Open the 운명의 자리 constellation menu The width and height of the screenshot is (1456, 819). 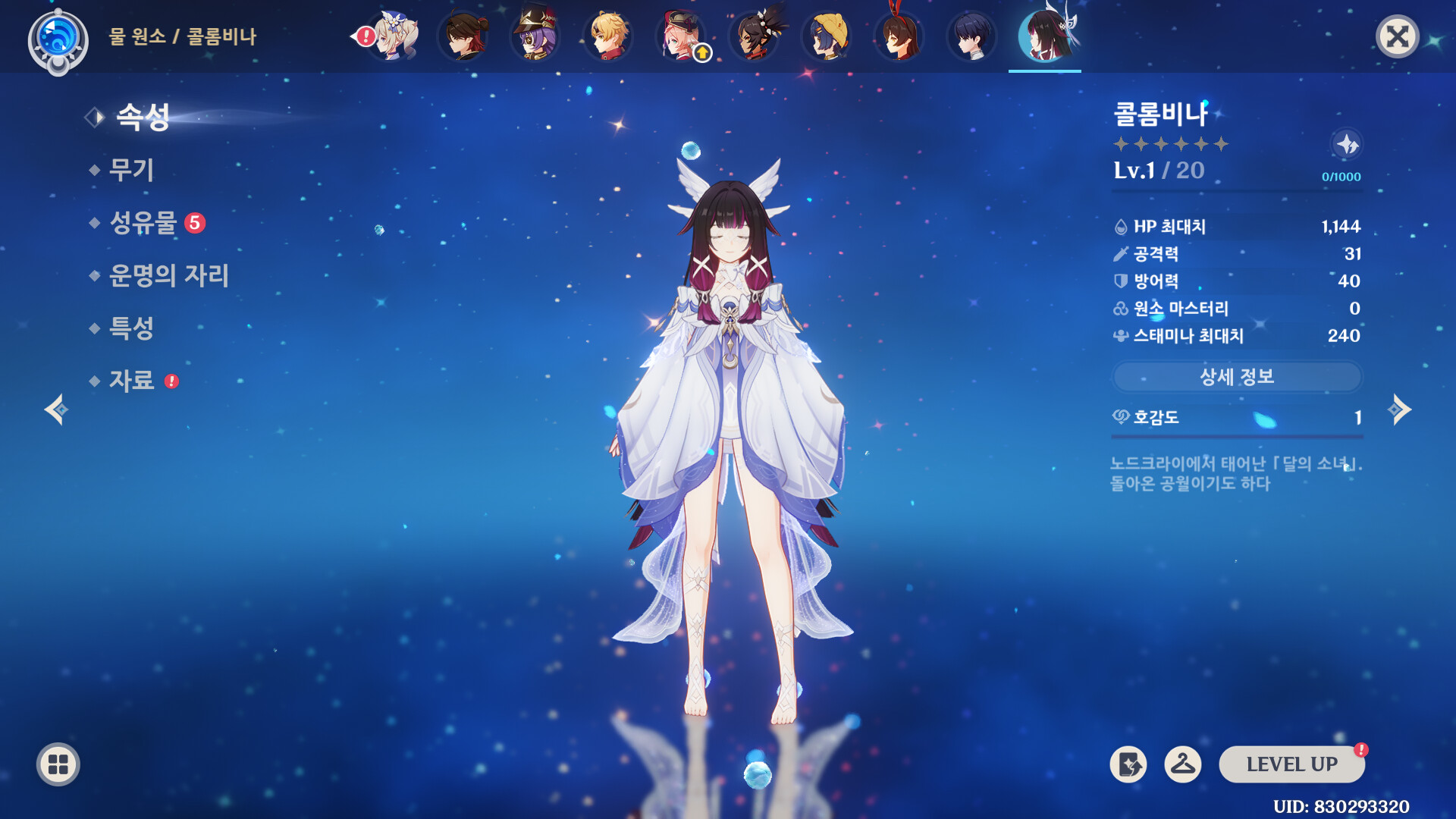[x=168, y=275]
